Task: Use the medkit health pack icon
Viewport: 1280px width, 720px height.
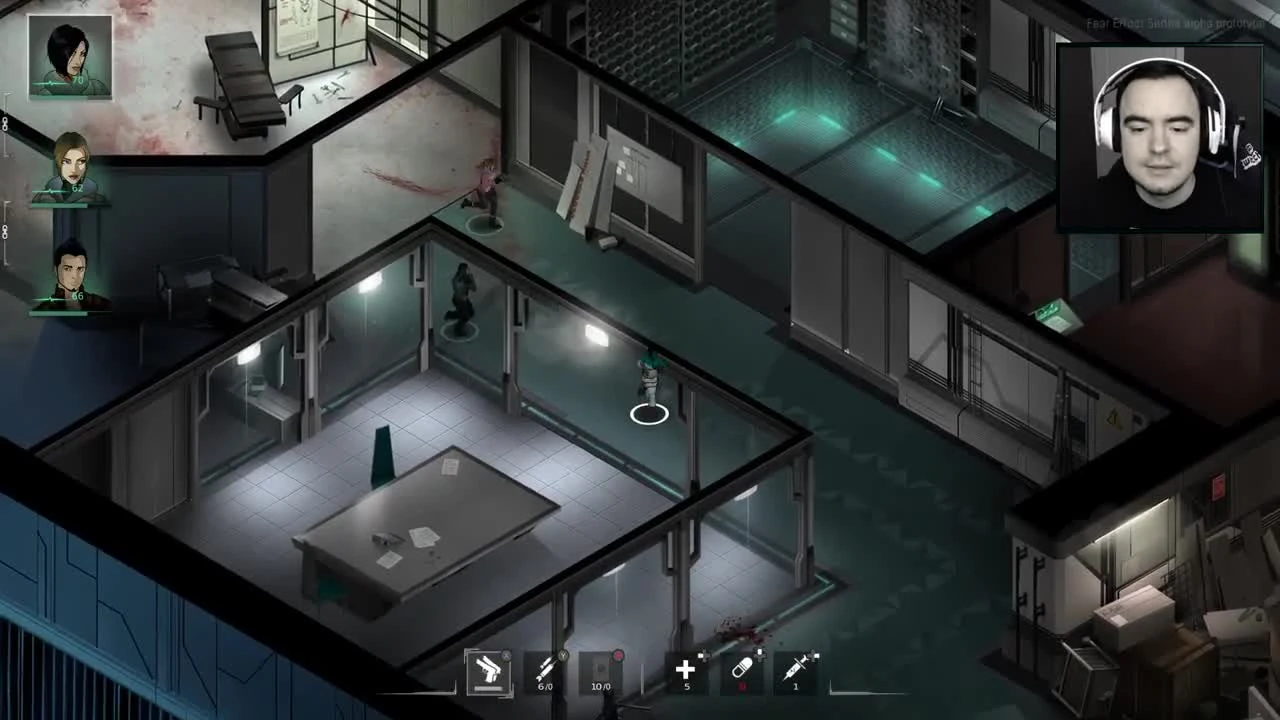Action: (x=686, y=670)
